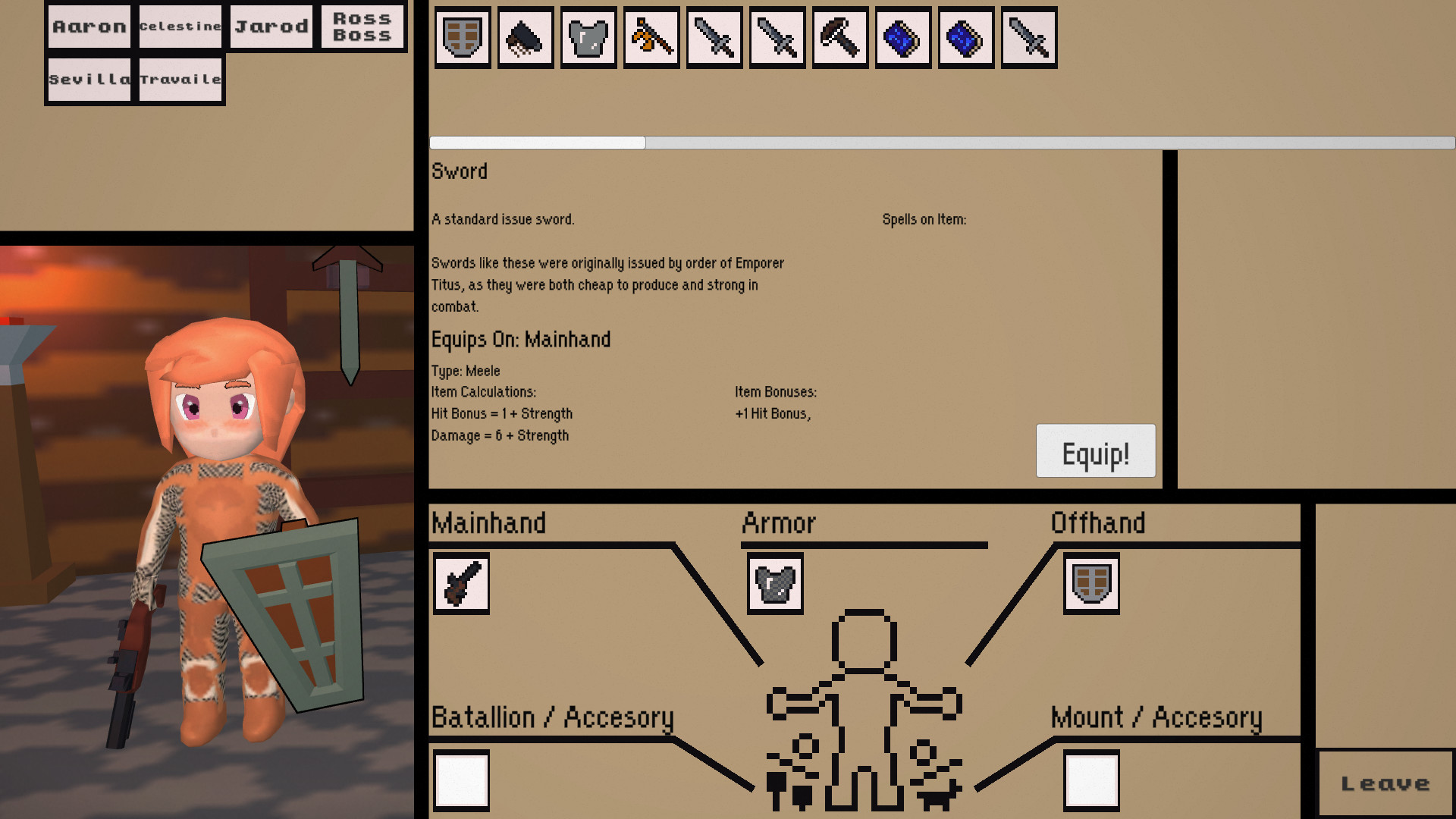Switch to the Aaron character tab
The height and width of the screenshot is (819, 1456).
point(88,27)
